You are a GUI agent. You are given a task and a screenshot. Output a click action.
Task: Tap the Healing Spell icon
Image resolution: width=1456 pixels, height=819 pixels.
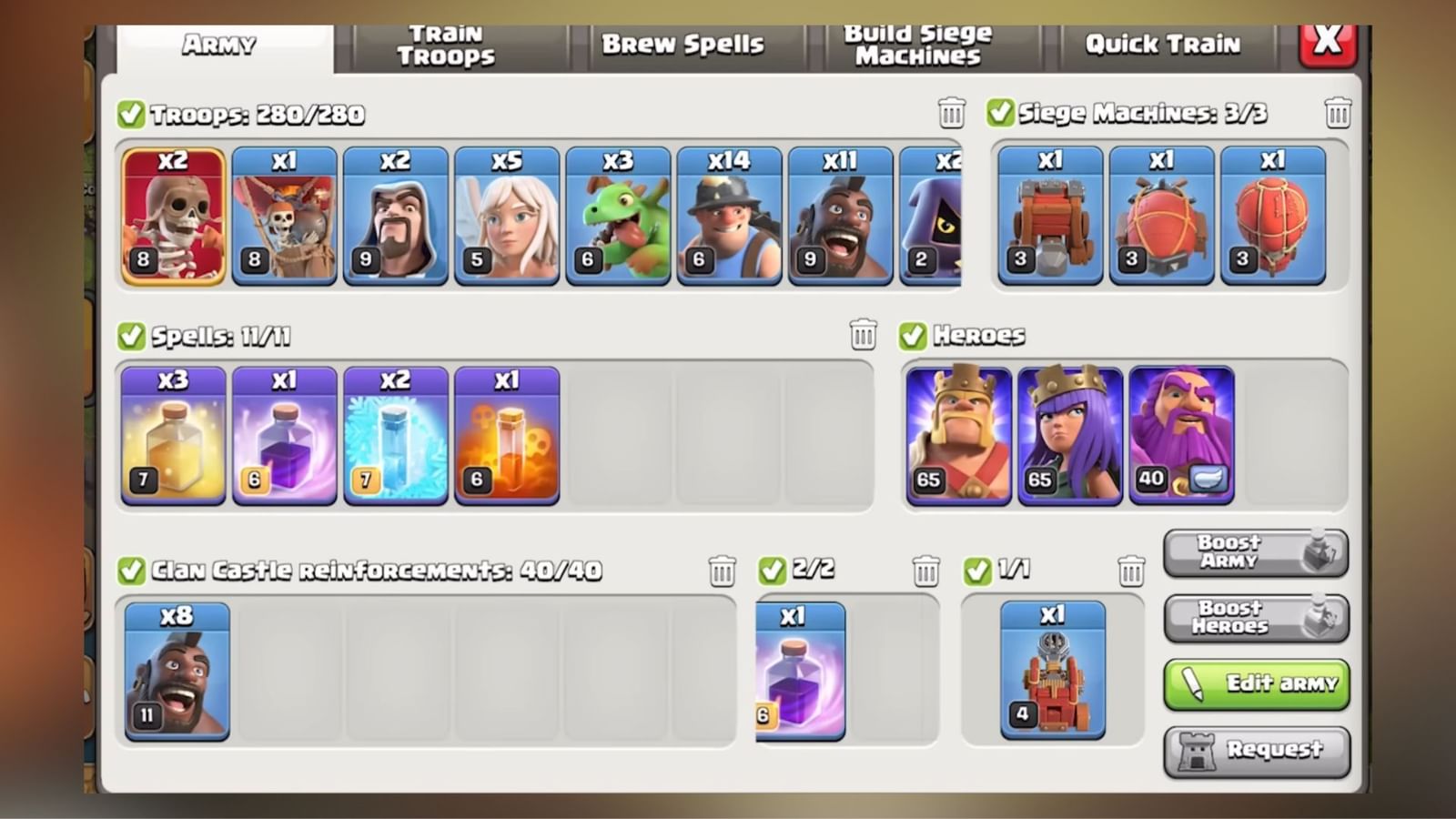(172, 435)
